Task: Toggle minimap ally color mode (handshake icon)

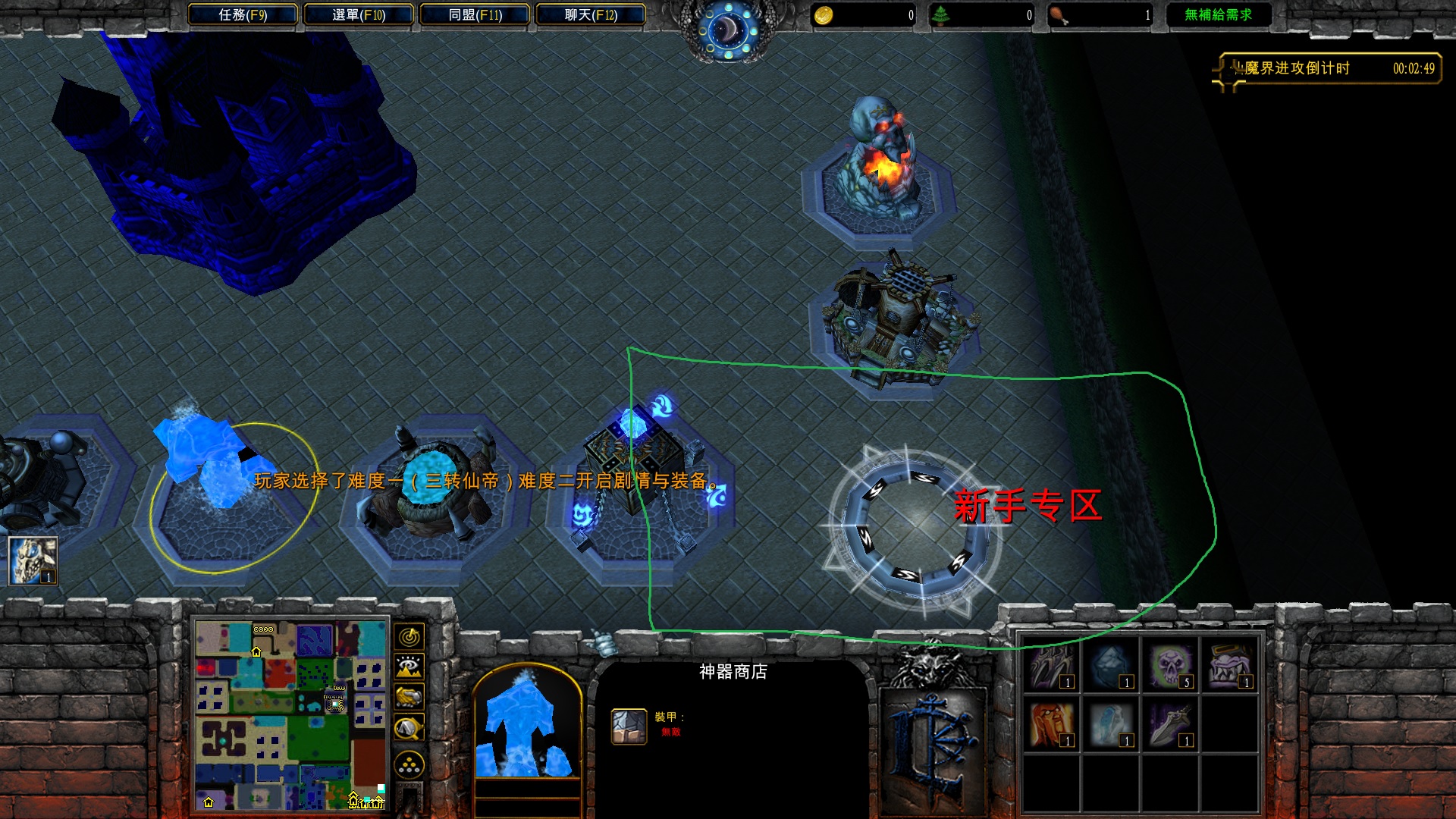Action: [409, 697]
